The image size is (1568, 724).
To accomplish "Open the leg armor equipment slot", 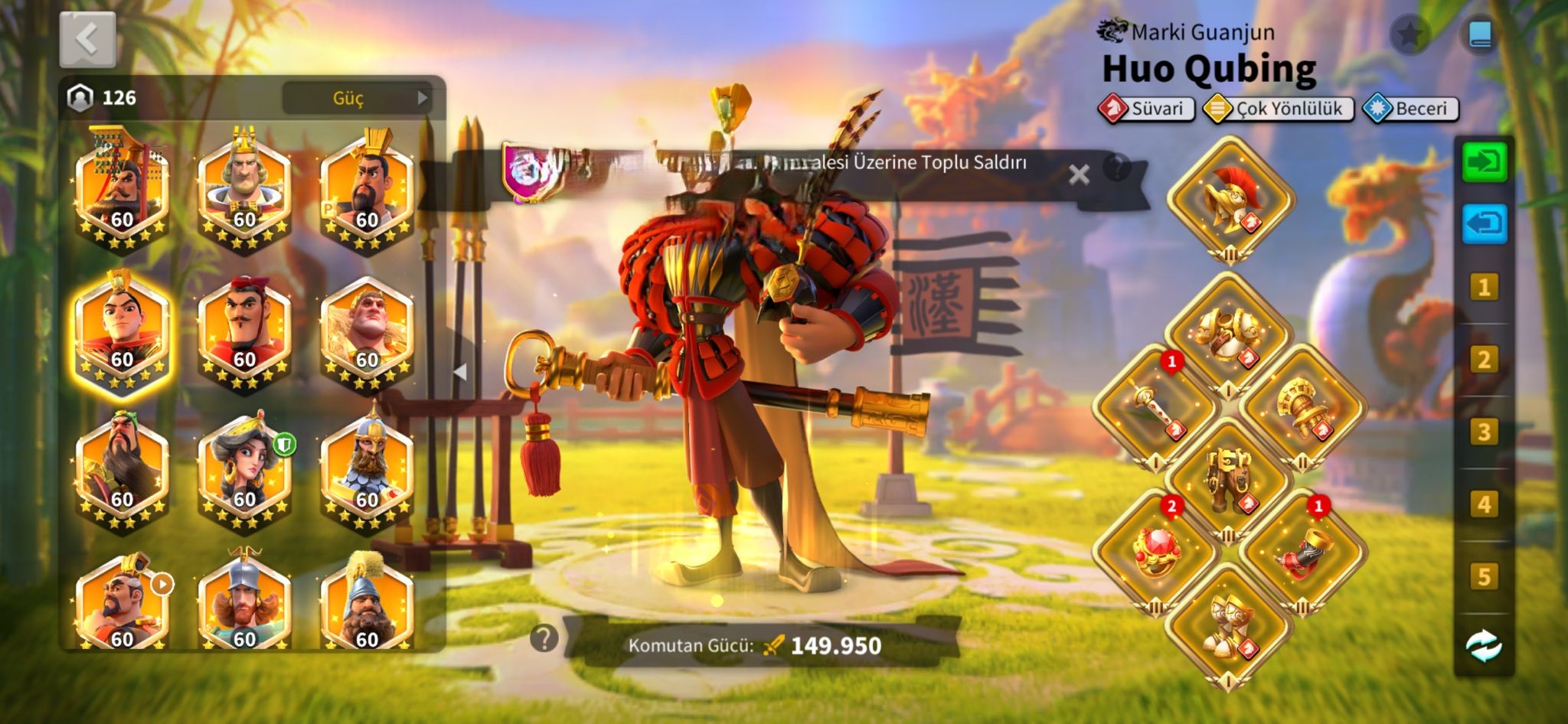I will pos(1228,480).
